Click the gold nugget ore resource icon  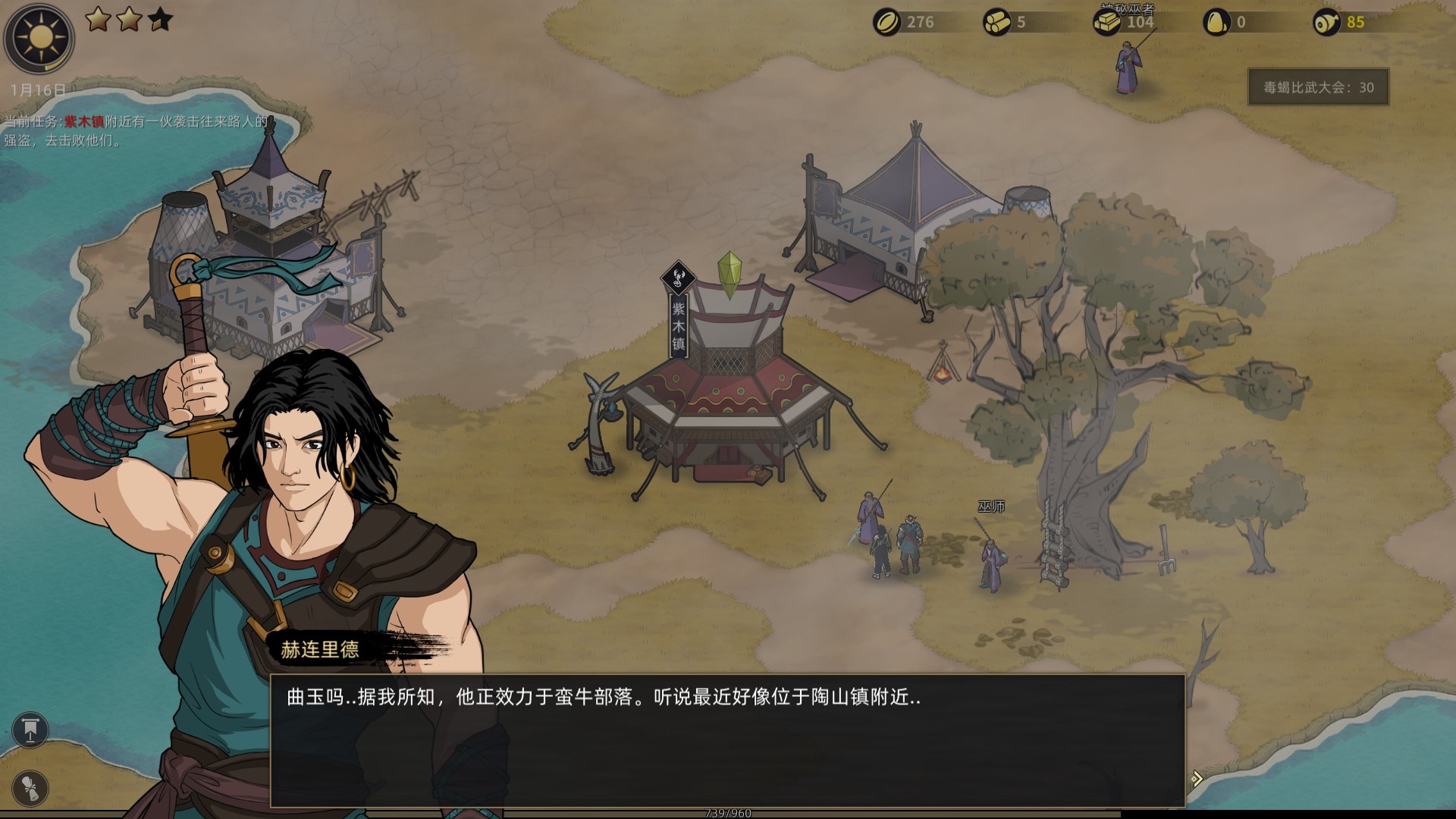(x=1216, y=22)
